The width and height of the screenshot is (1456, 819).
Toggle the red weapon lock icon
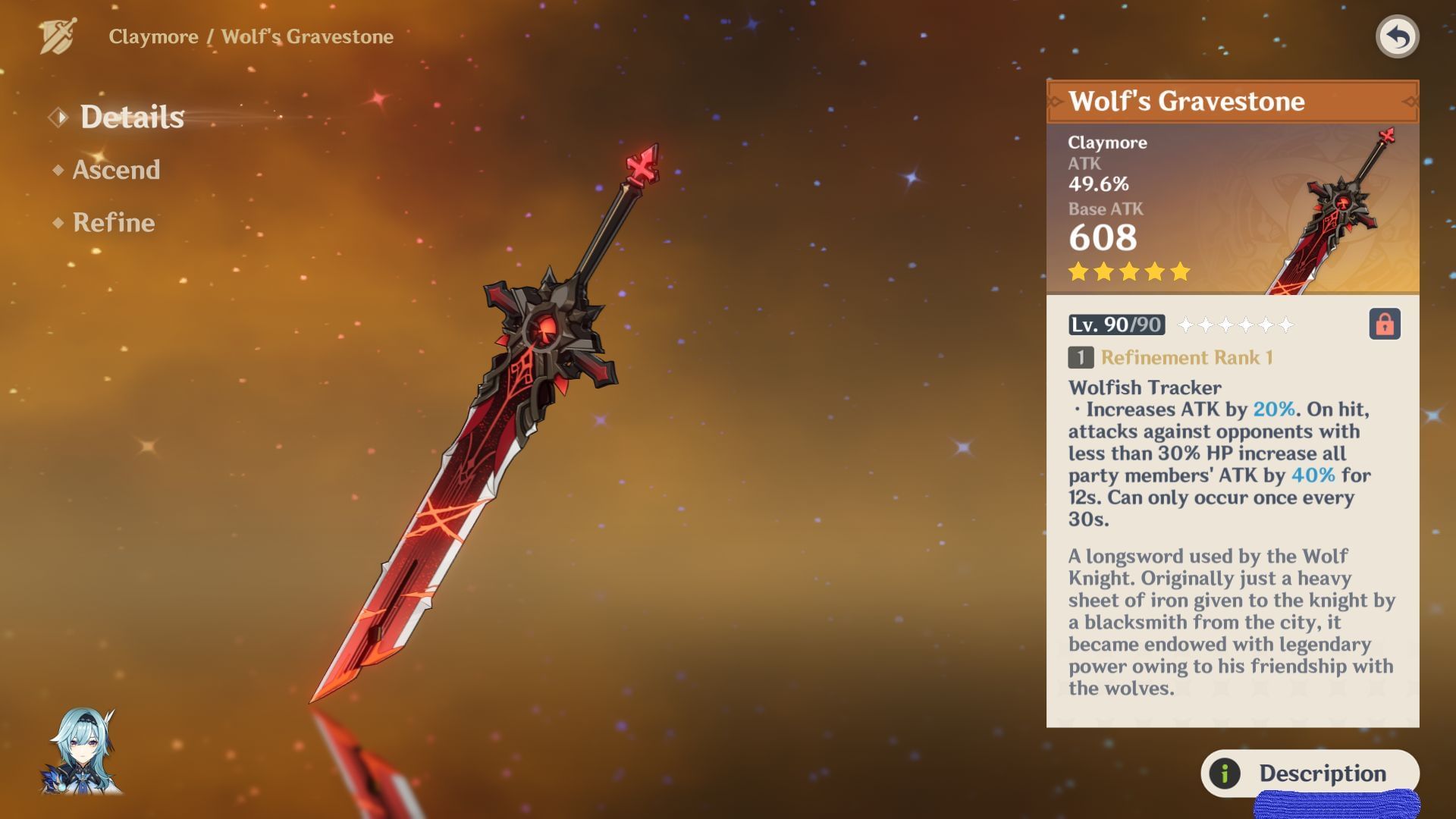pos(1384,325)
